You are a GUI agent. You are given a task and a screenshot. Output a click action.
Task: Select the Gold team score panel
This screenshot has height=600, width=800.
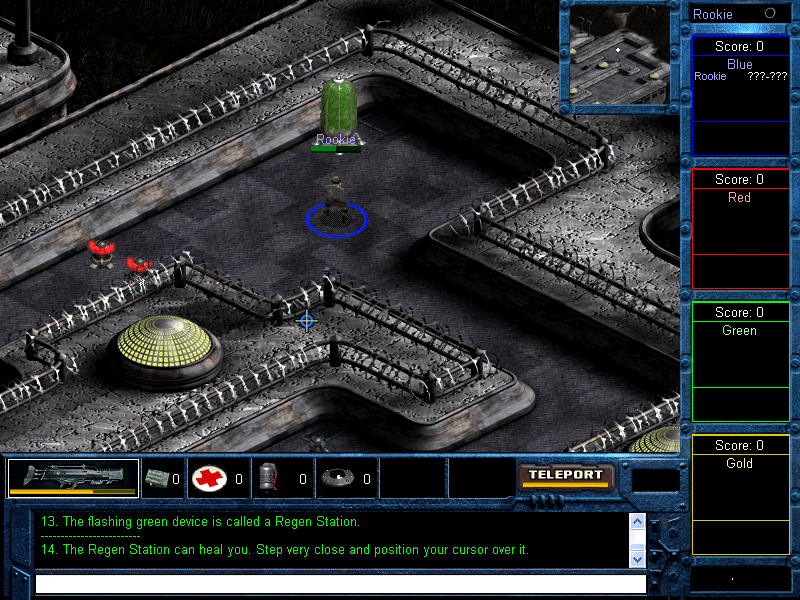[740, 494]
